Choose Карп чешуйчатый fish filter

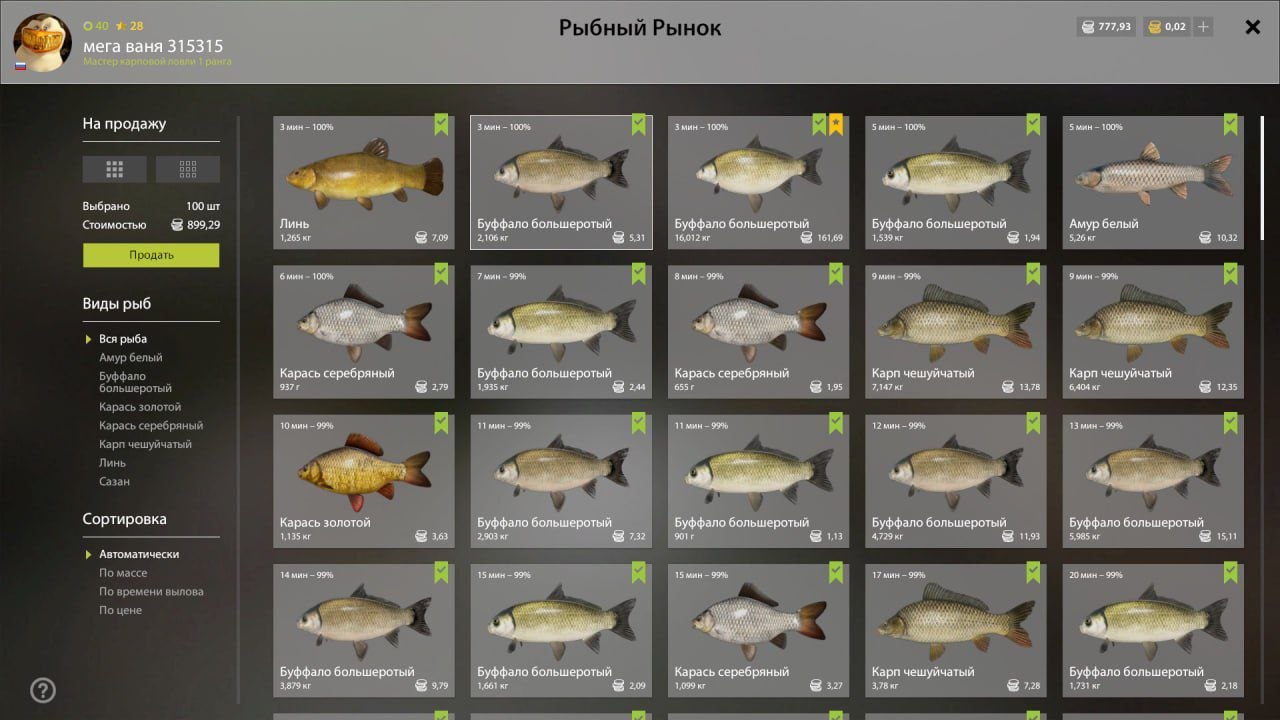pos(145,444)
